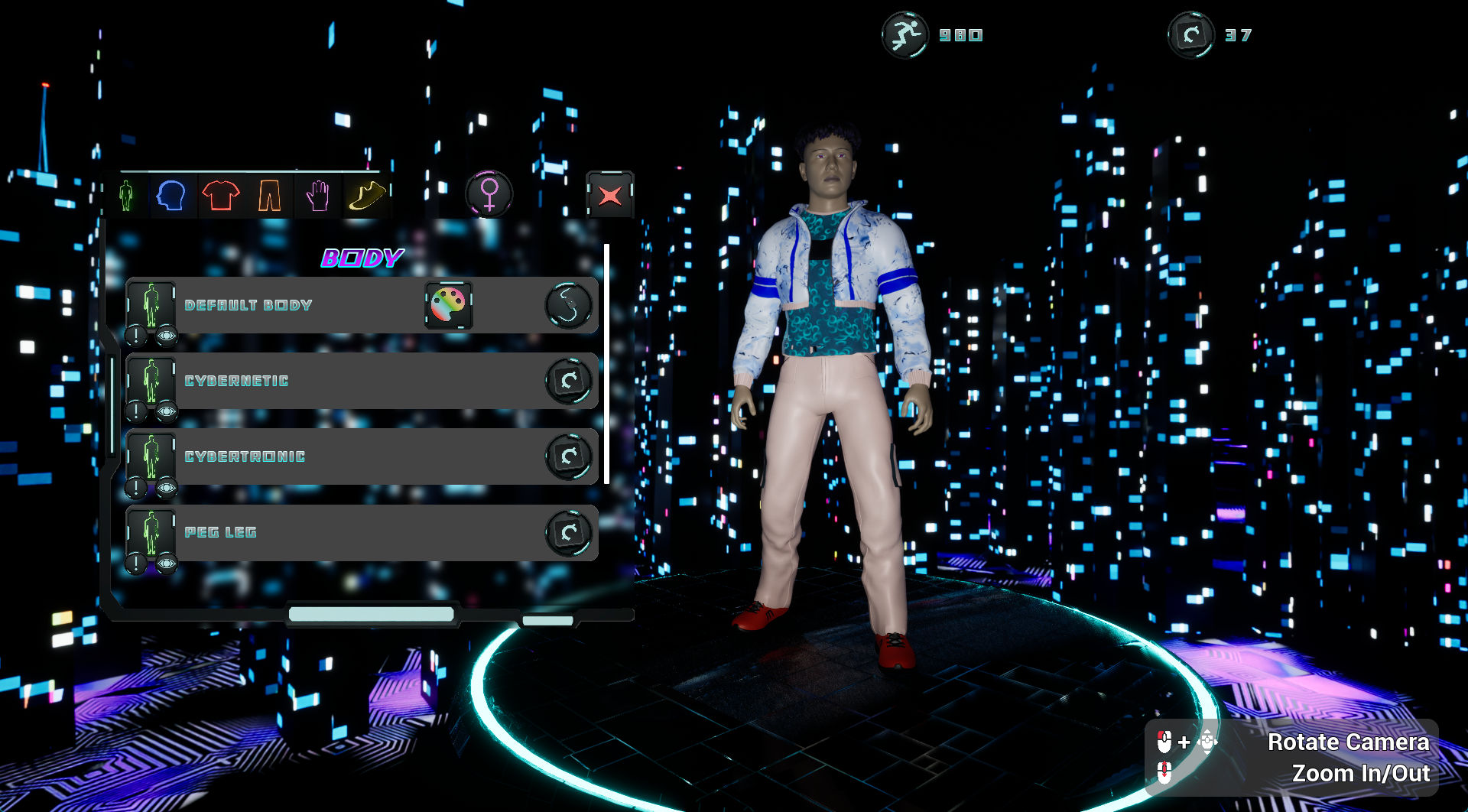Image resolution: width=1468 pixels, height=812 pixels.
Task: Switch to the orange Pants category tab
Action: click(269, 196)
